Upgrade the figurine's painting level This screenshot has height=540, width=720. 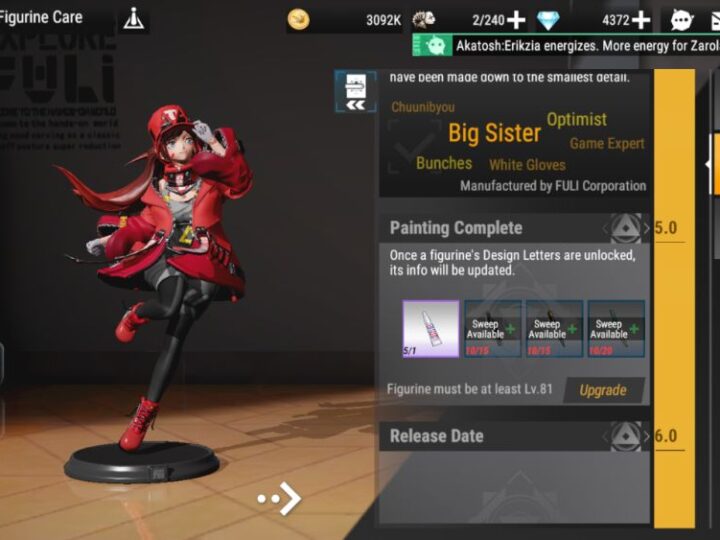coord(602,390)
